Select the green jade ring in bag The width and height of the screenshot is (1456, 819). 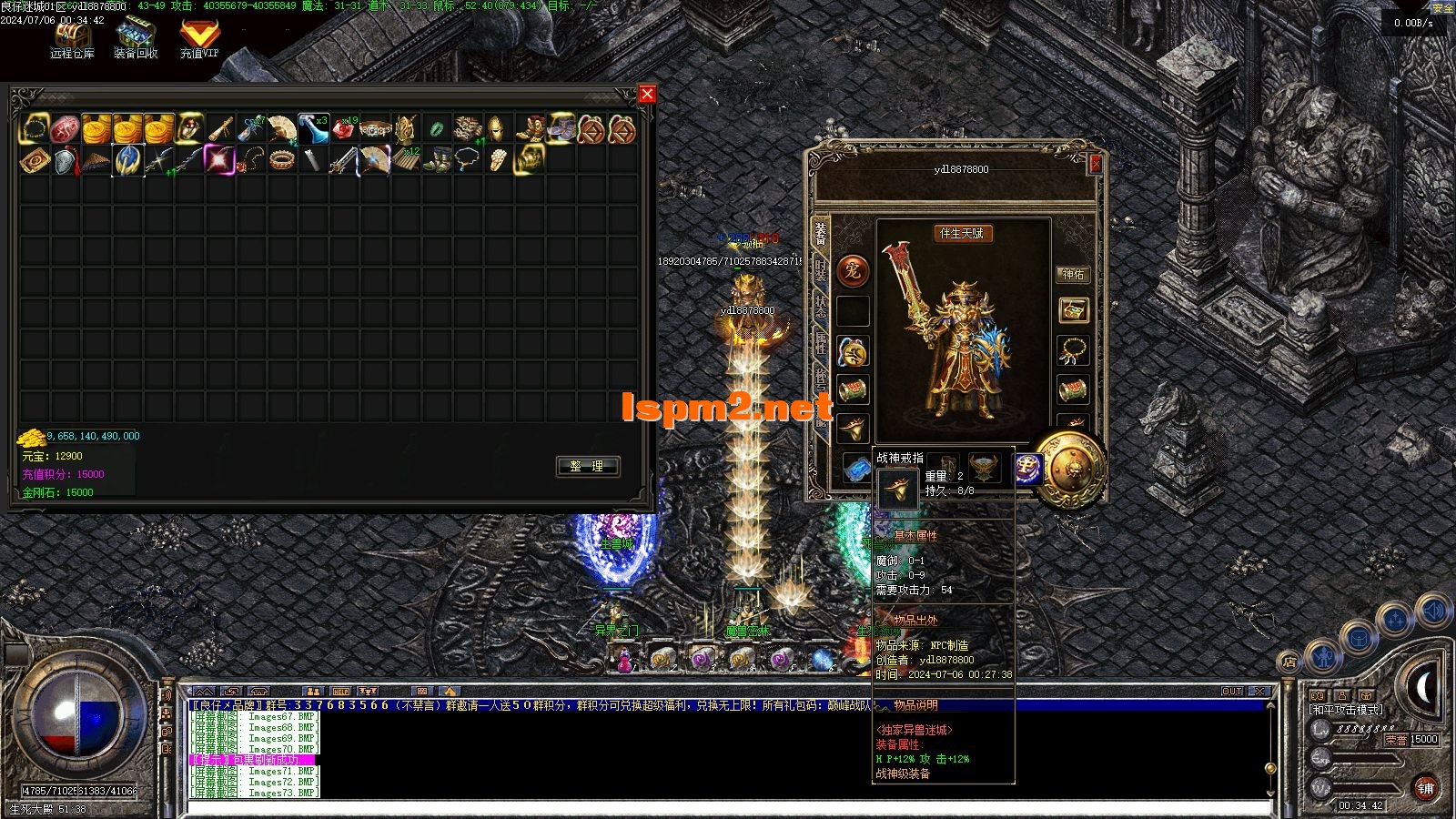438,129
